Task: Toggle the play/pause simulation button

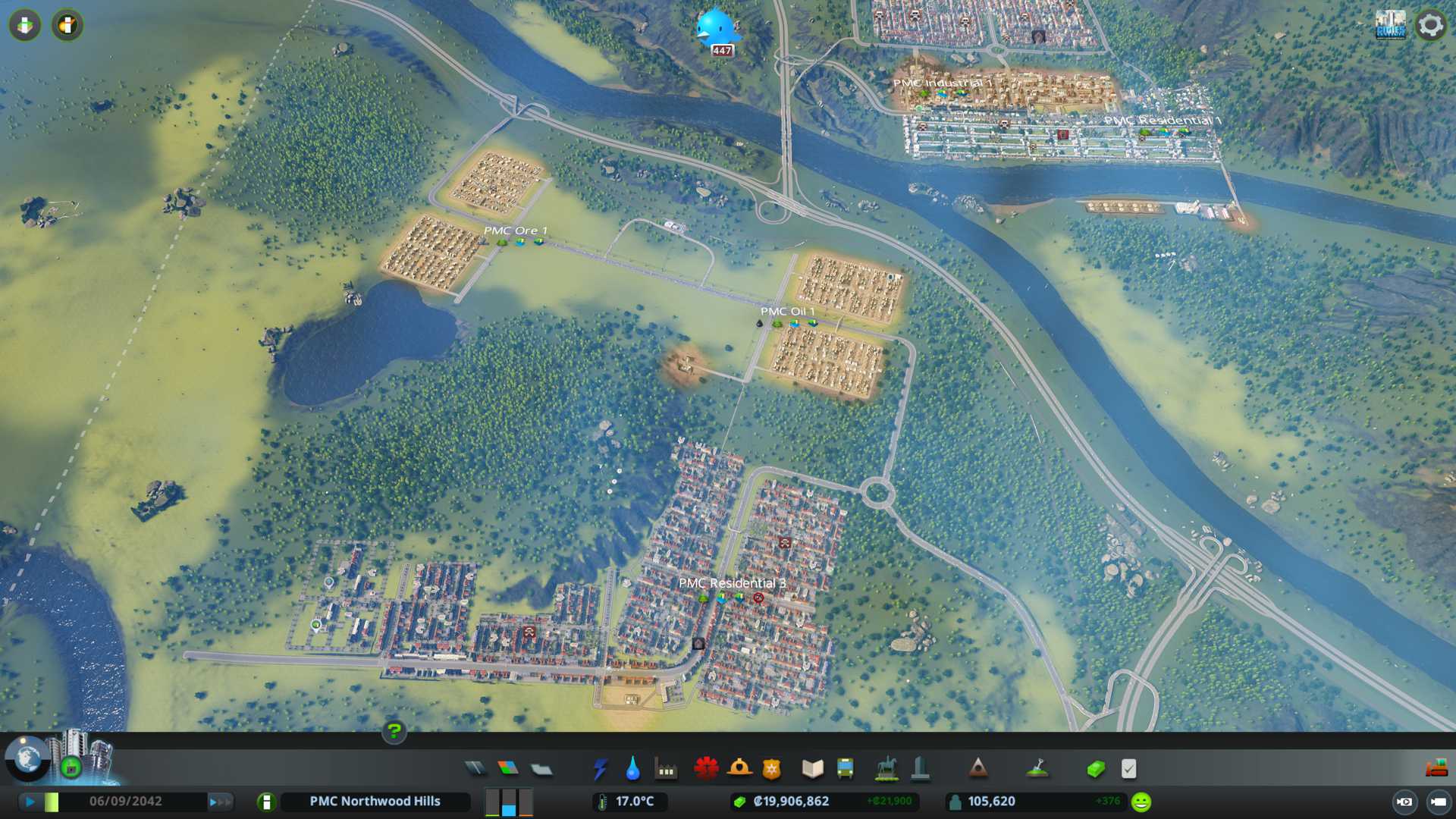Action: point(30,802)
